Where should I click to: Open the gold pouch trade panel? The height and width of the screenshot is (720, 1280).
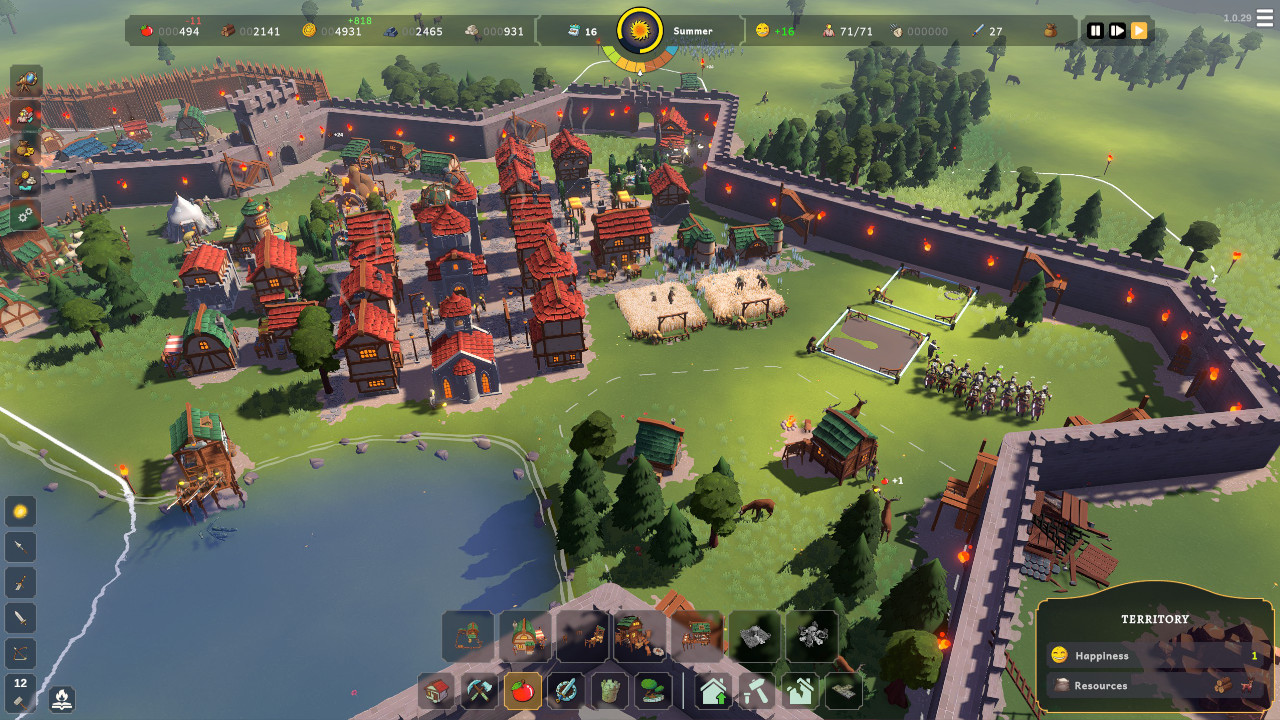(26, 148)
